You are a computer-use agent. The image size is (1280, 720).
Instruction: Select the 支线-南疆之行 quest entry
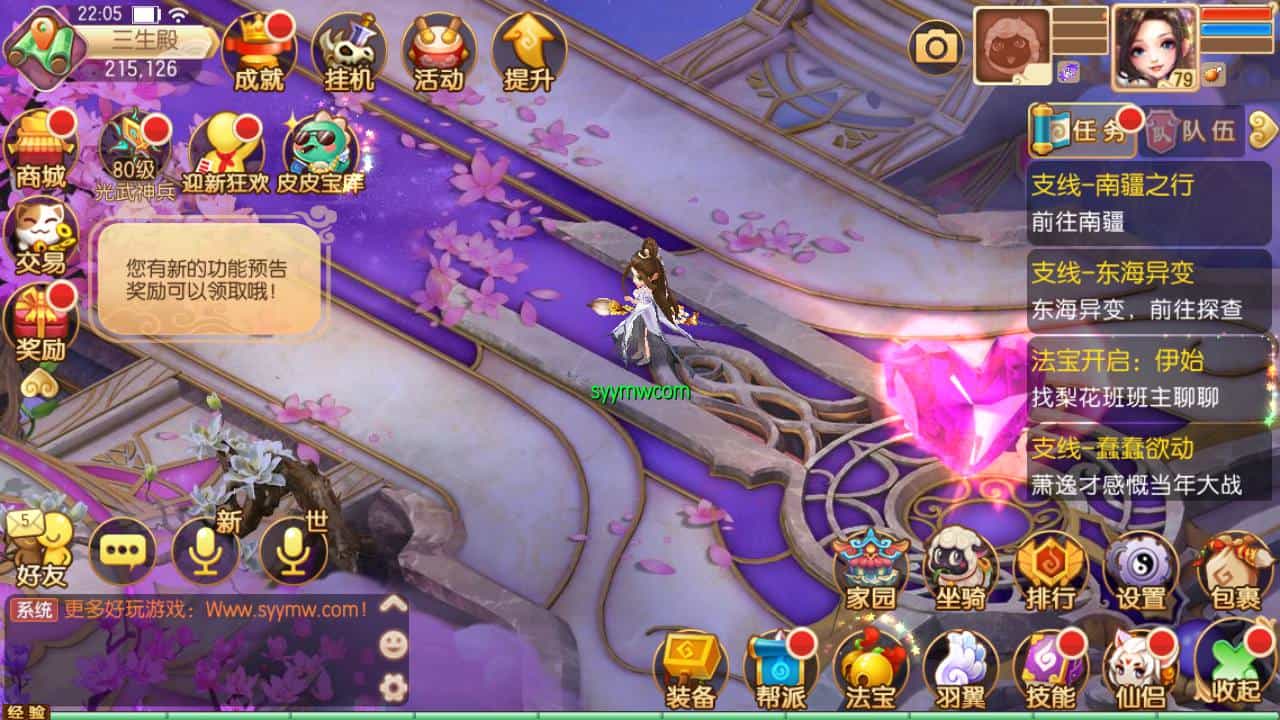click(x=1148, y=203)
